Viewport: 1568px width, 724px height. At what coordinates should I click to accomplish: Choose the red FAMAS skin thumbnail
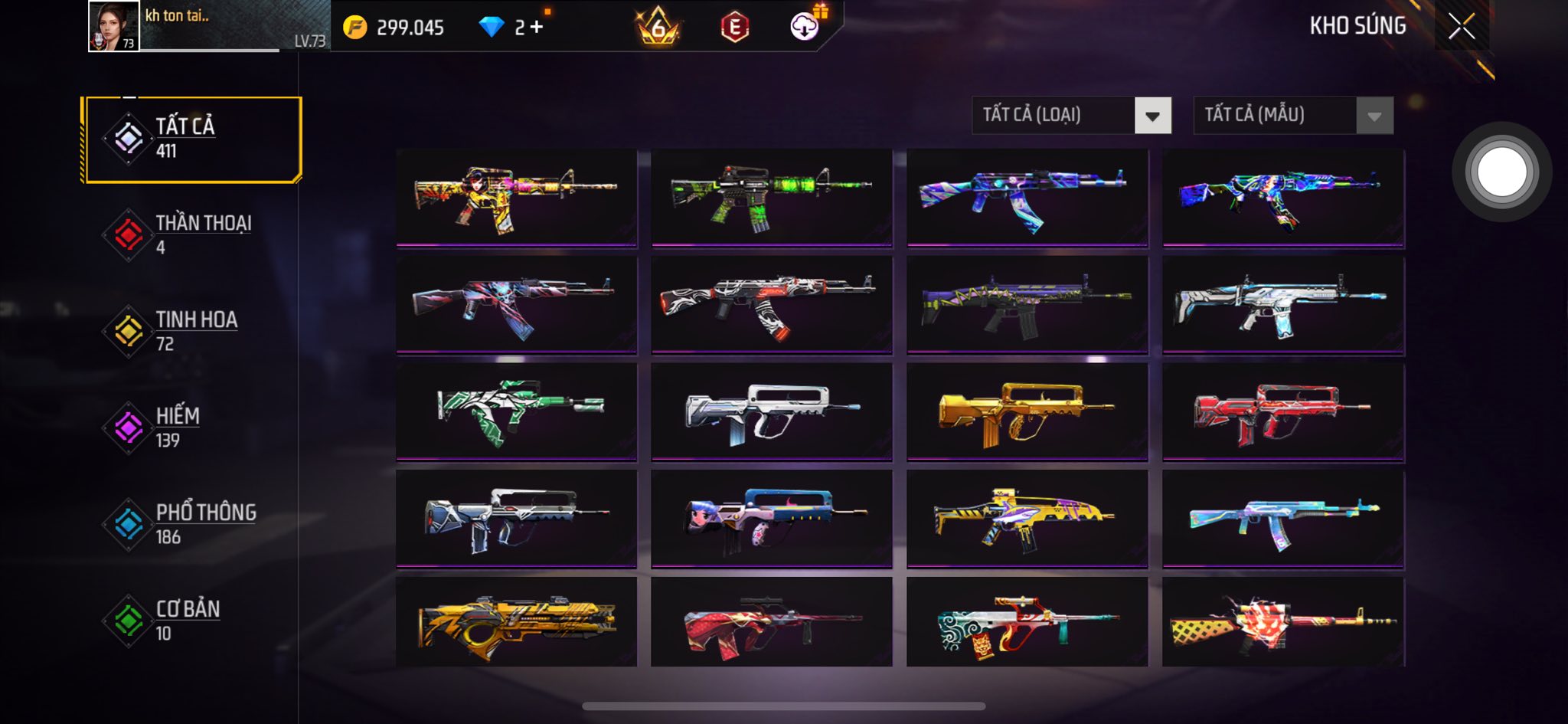click(1282, 413)
